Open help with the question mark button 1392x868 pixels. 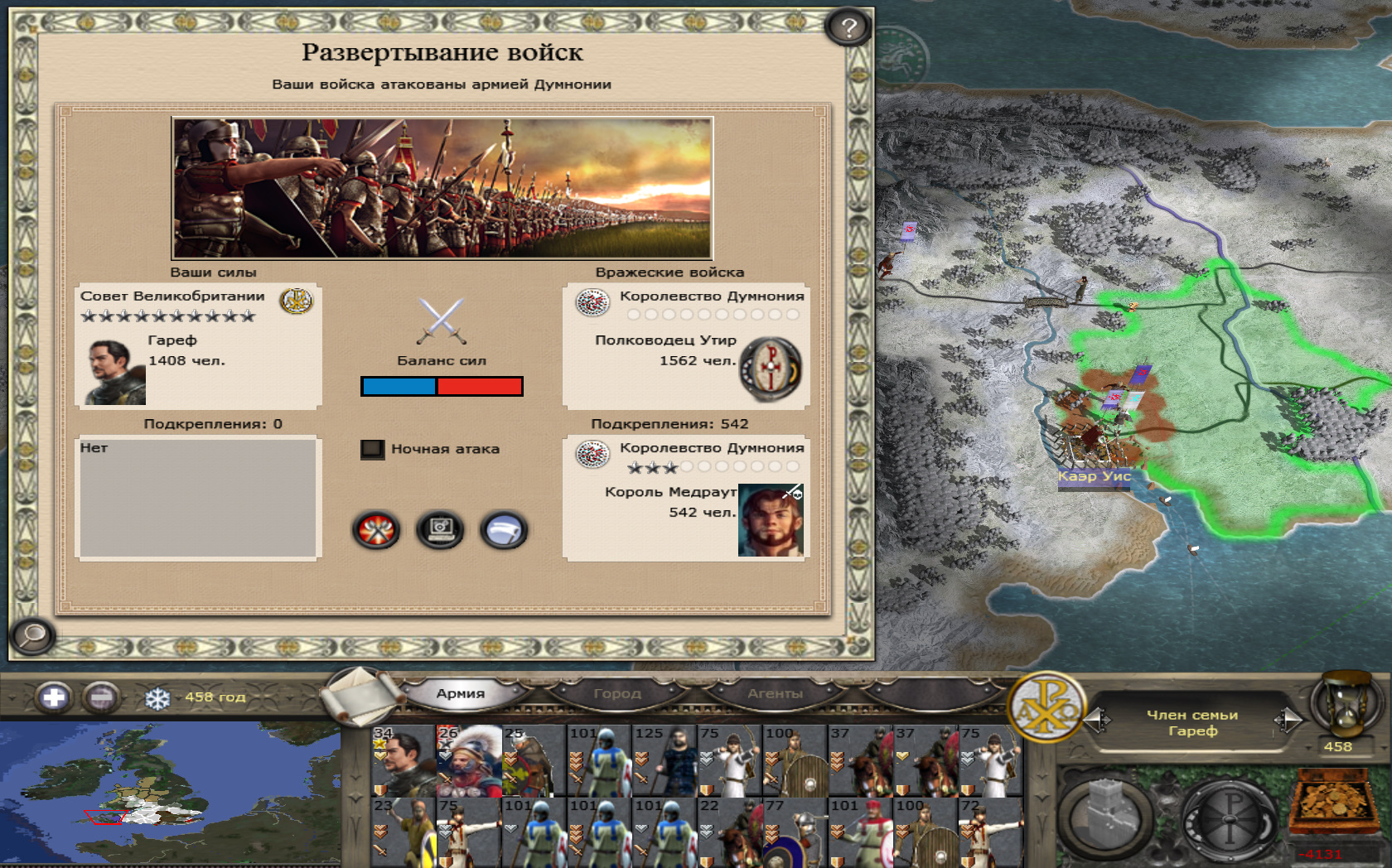tap(848, 28)
